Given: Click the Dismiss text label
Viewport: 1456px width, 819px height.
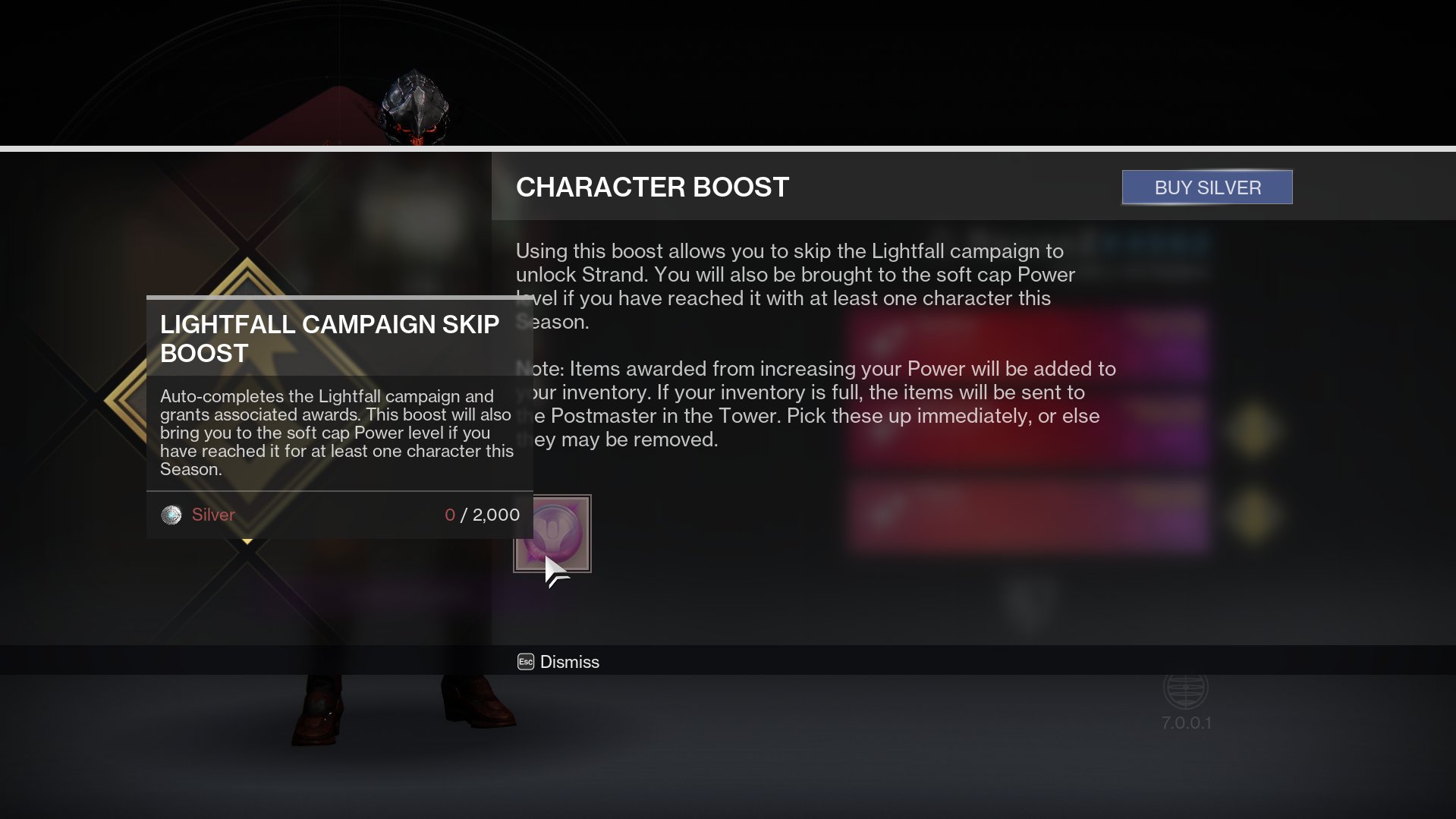Looking at the screenshot, I should [568, 662].
